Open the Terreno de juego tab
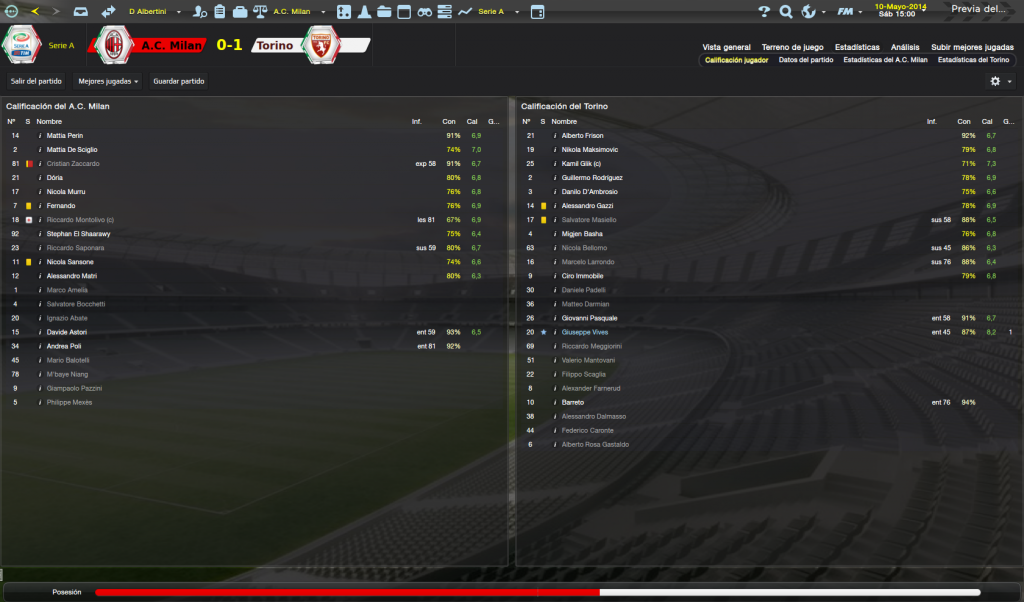Screen dimensions: 1024x602 click(792, 47)
